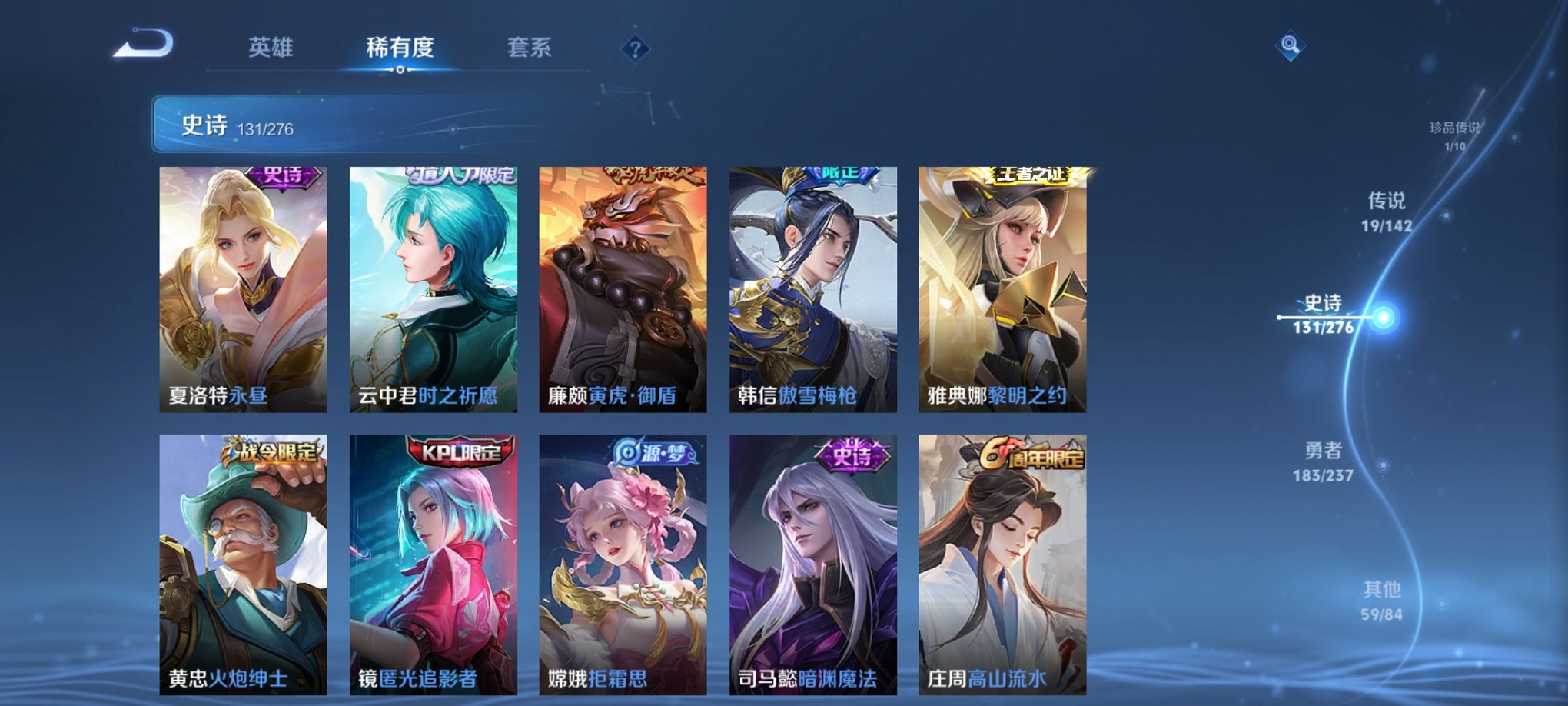
Task: Open the search with the magnifier icon
Action: click(x=1291, y=46)
